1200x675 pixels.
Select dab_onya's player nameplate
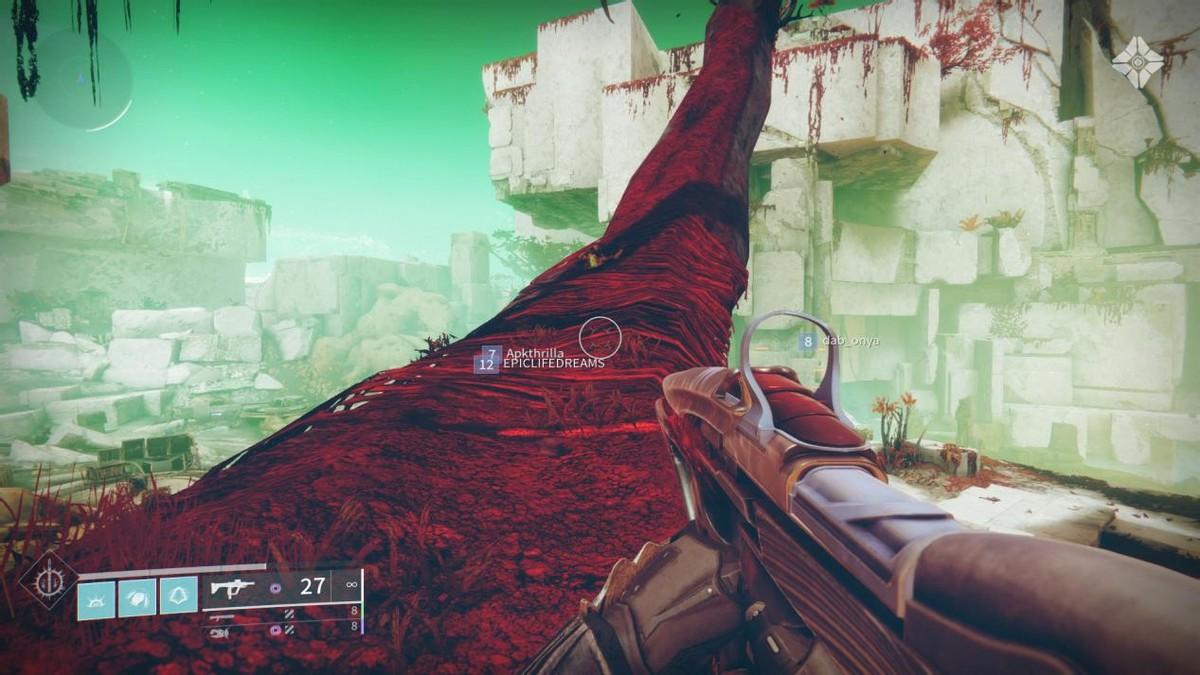point(849,341)
